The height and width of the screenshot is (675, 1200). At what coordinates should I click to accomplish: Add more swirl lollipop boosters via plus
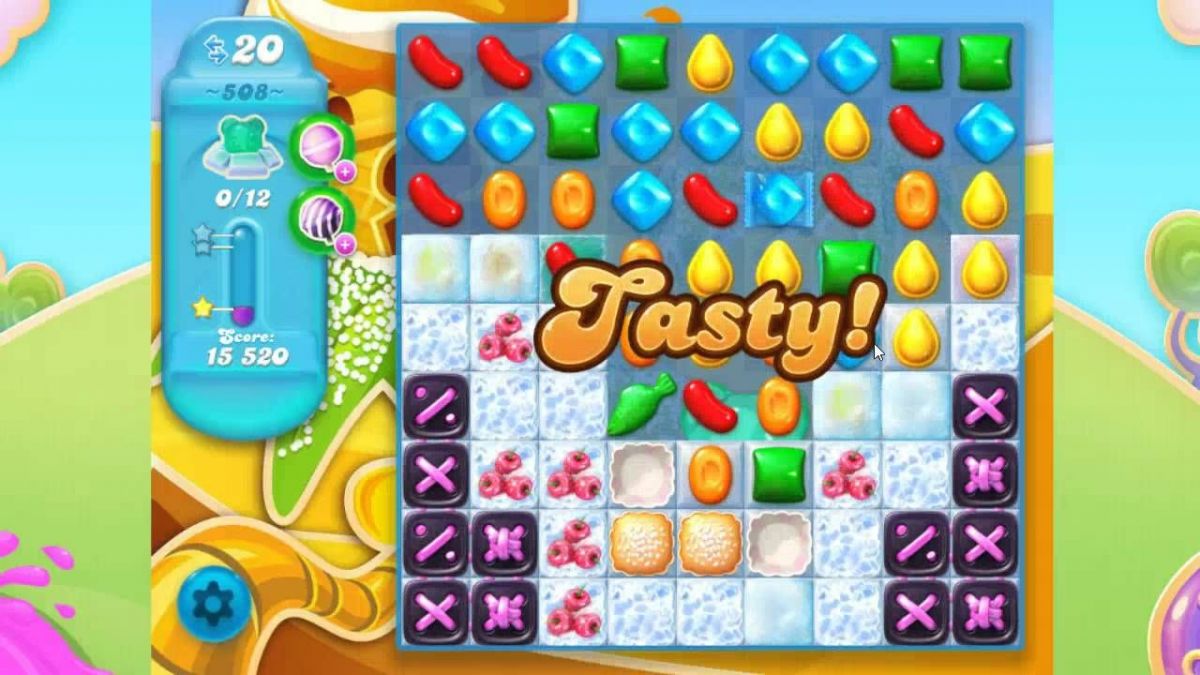[346, 172]
